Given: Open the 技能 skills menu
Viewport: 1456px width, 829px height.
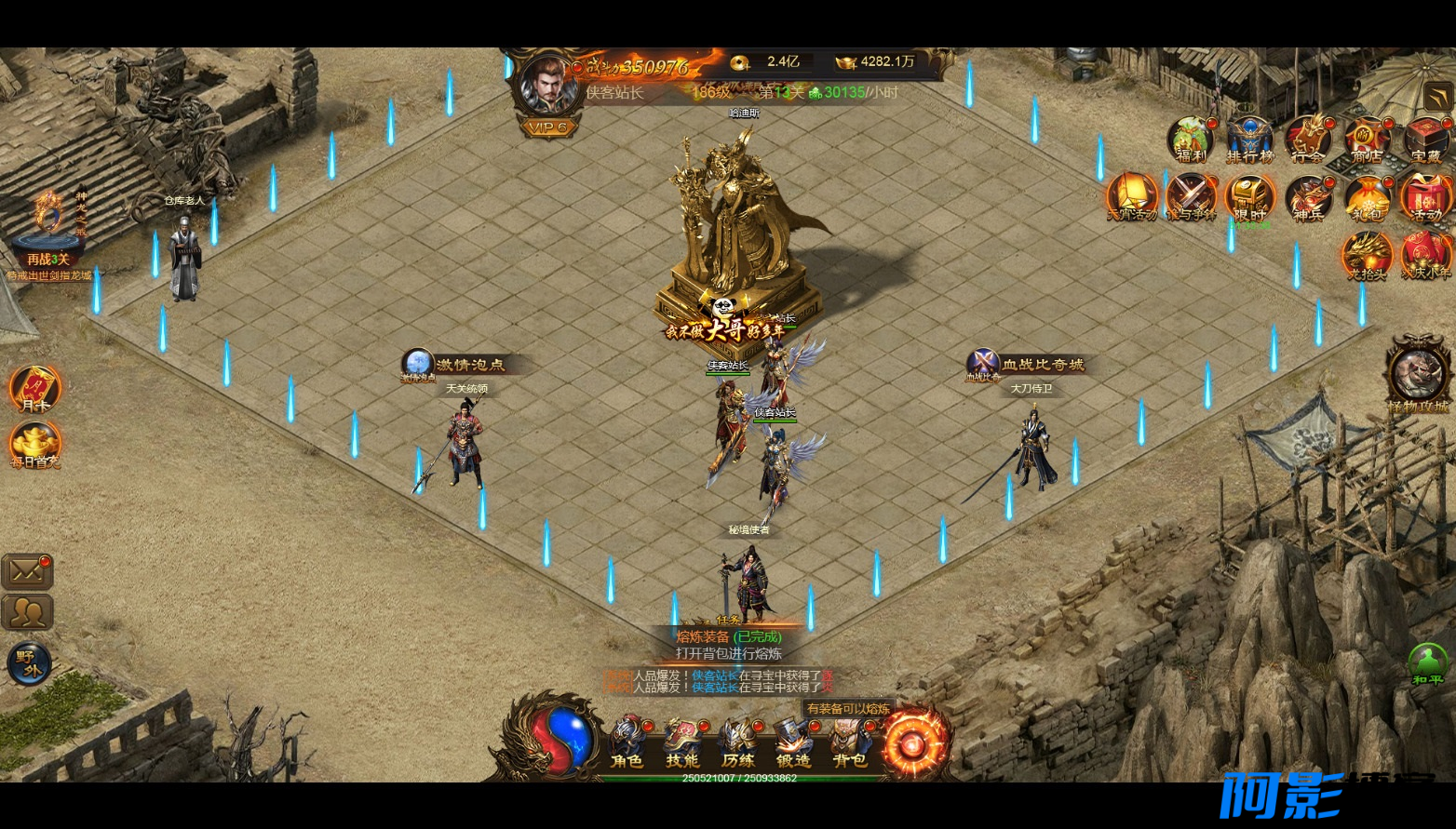Looking at the screenshot, I should pyautogui.click(x=682, y=741).
